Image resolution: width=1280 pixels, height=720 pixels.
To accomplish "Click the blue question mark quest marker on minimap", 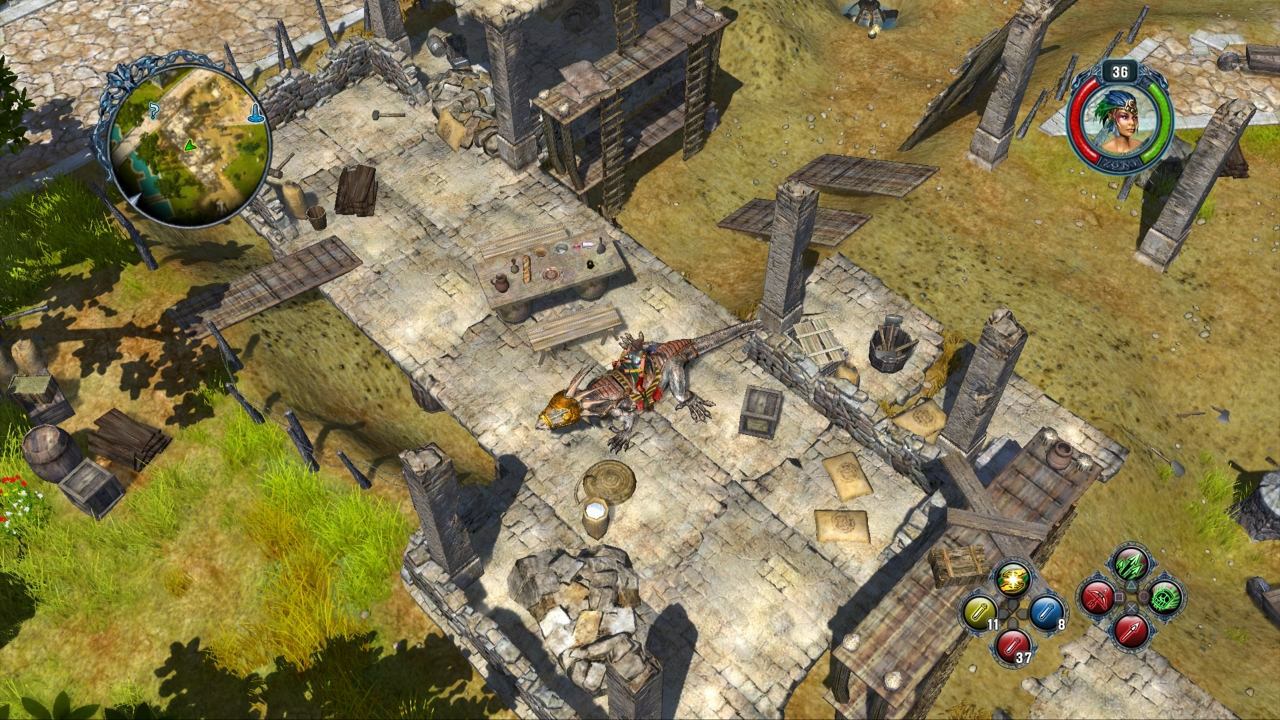I will tap(153, 110).
